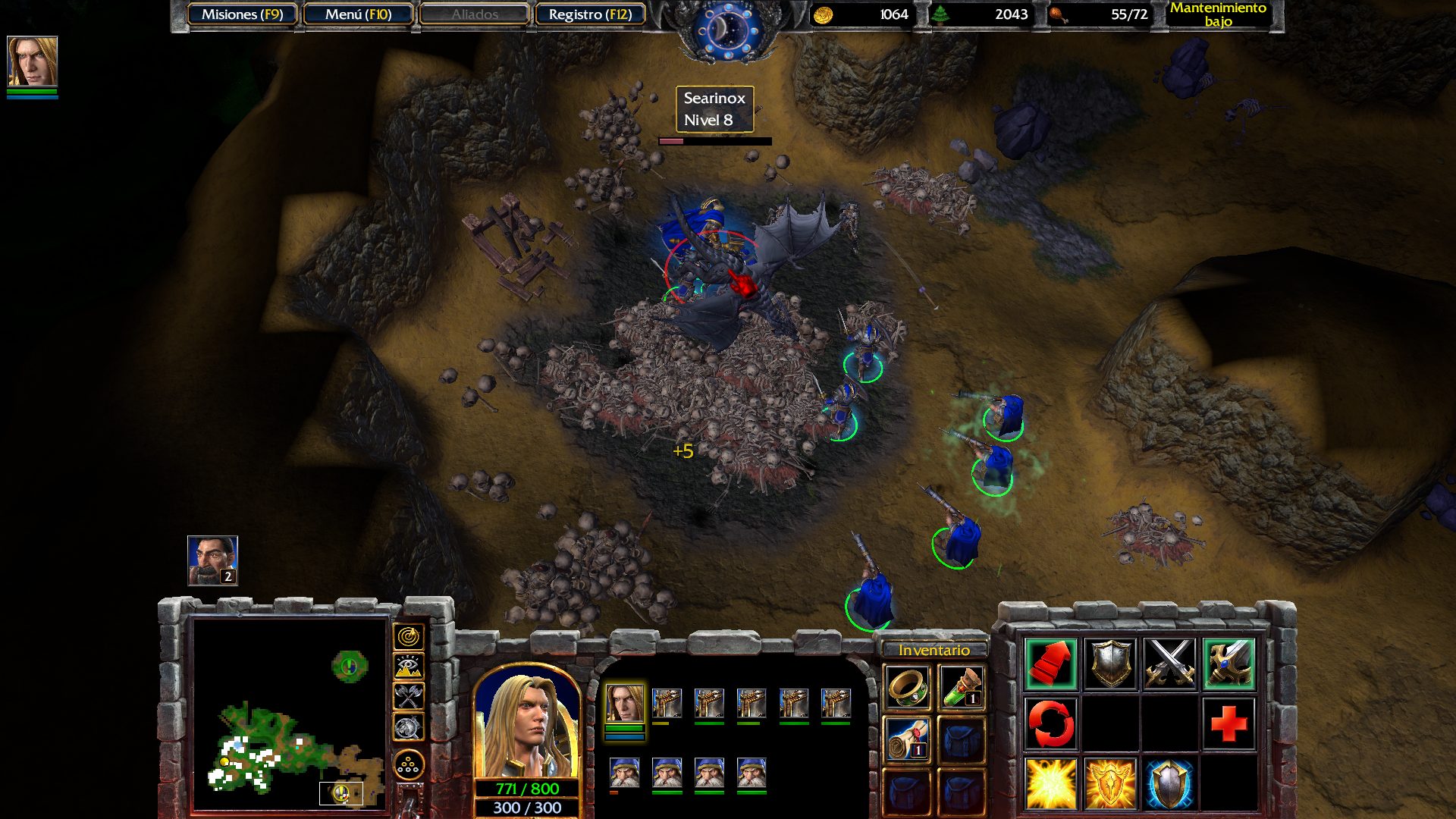Cast the Holy Light ability
This screenshot has width=1456, height=819.
pyautogui.click(x=1050, y=783)
